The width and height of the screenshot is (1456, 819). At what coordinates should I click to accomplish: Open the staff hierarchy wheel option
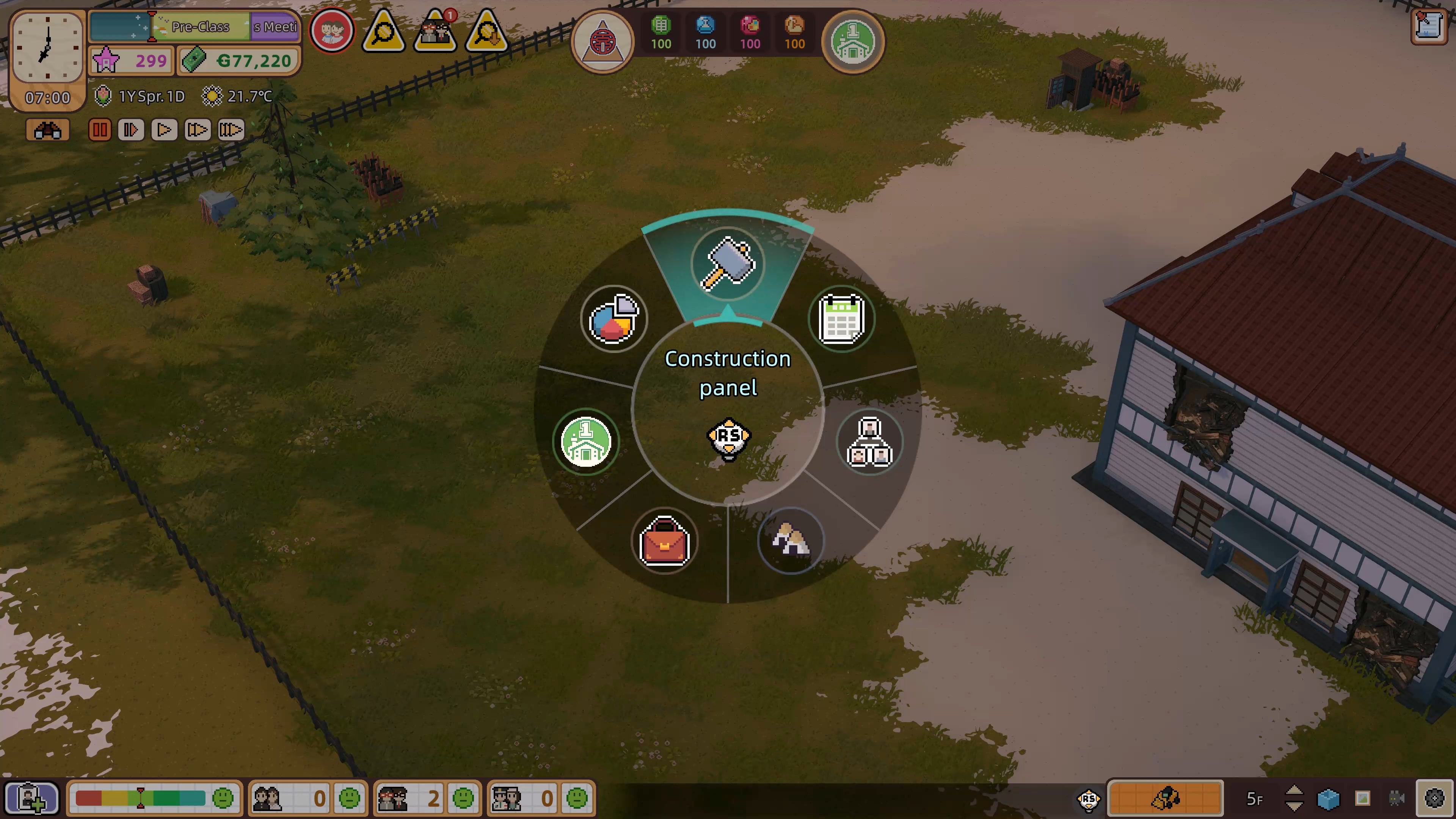point(869,442)
